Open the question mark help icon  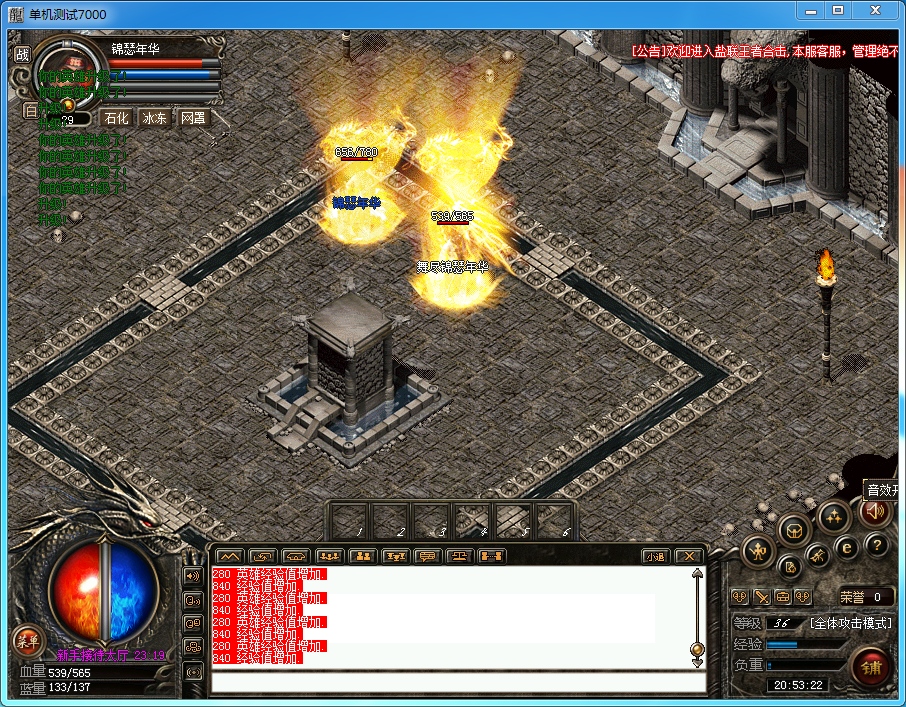click(877, 546)
